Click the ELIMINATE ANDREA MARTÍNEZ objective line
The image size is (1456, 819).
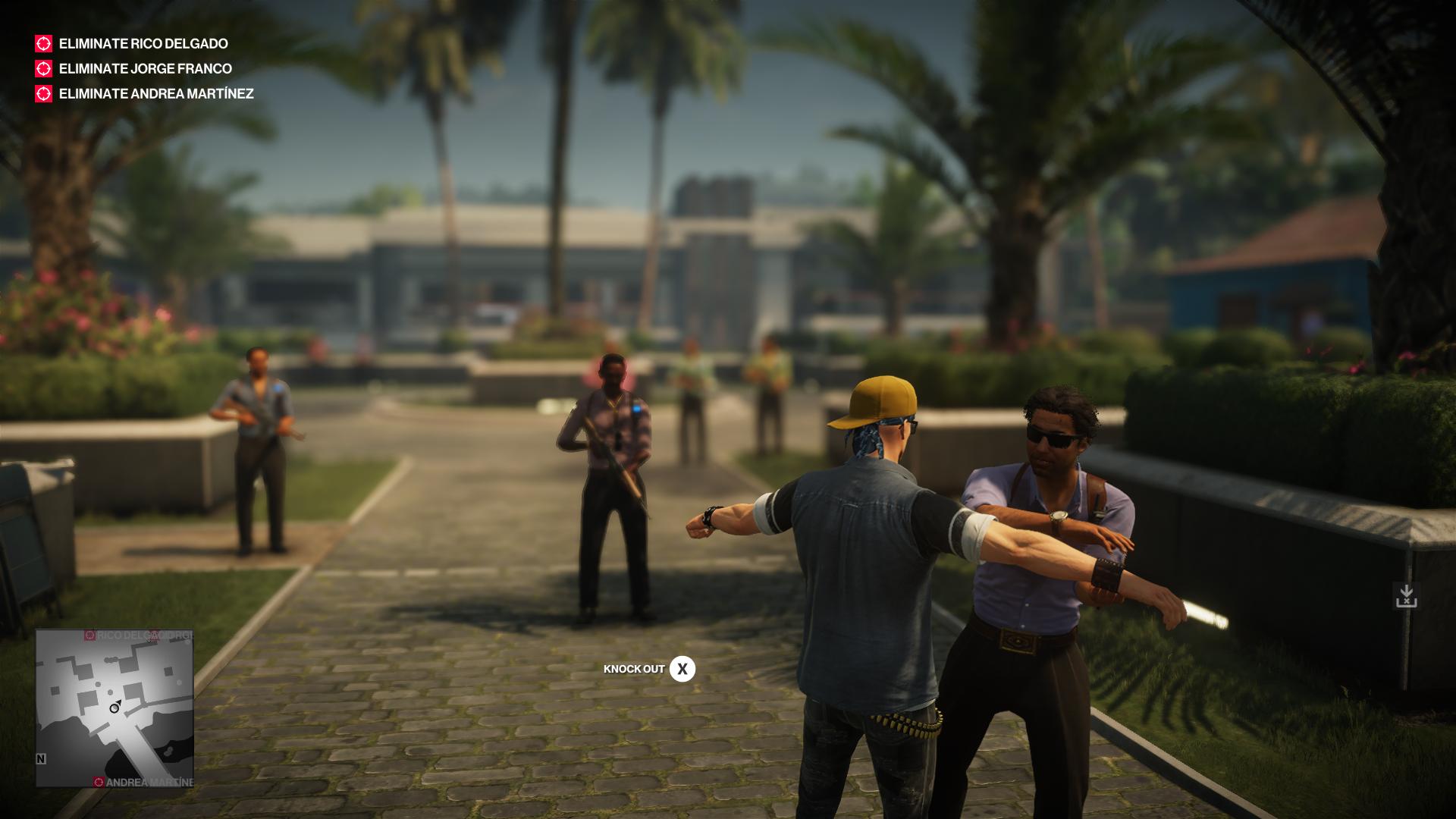click(x=155, y=95)
